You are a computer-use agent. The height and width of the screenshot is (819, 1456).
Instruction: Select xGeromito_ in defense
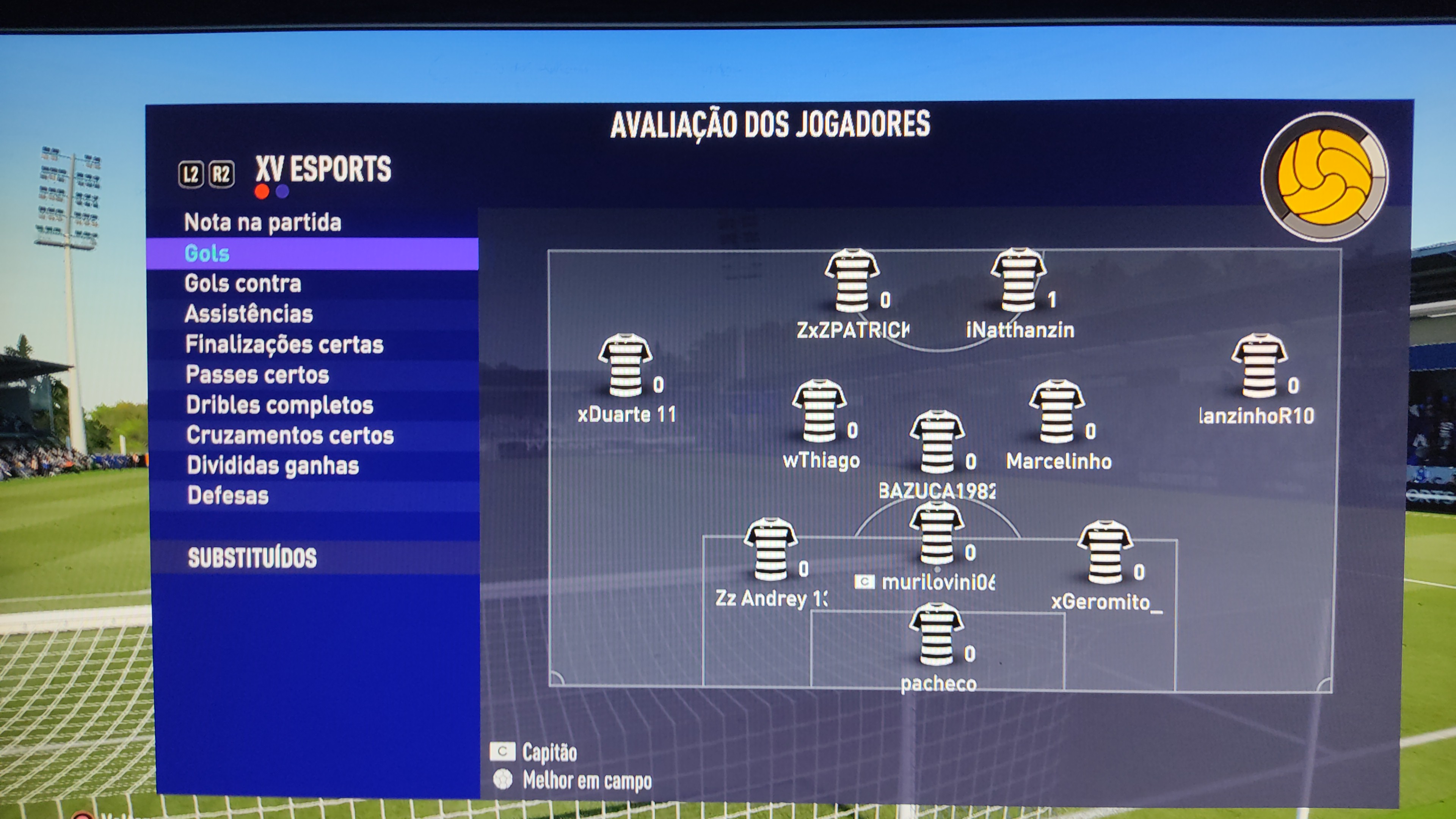click(1105, 552)
